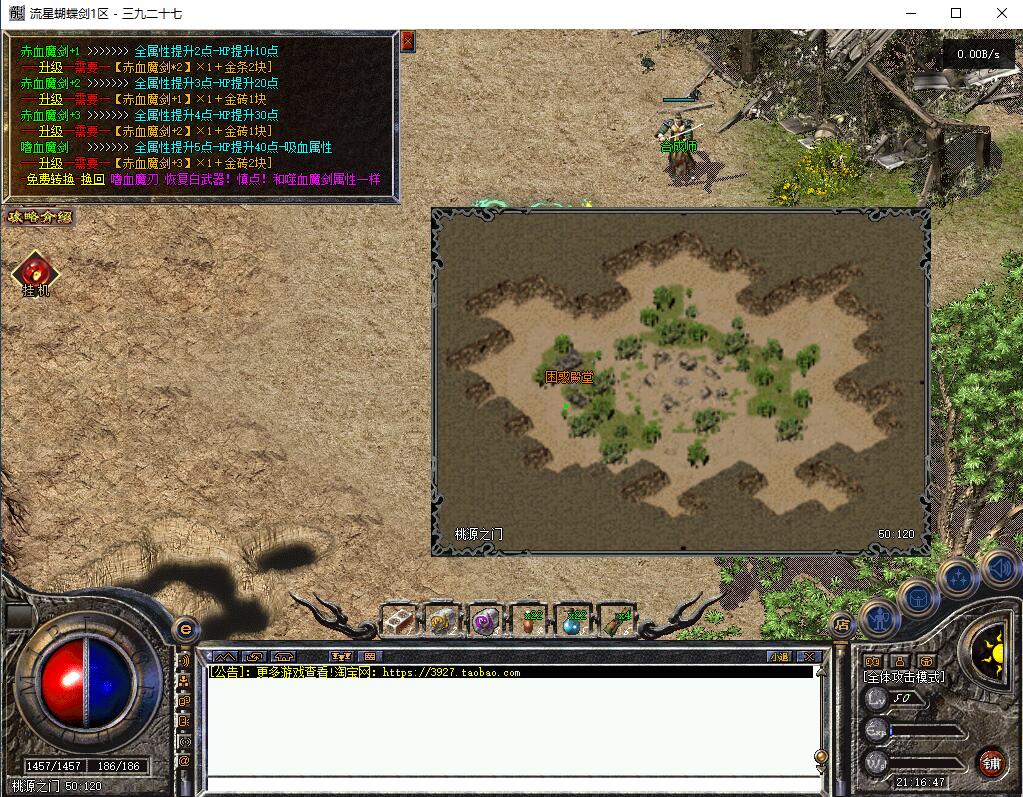Viewport: 1023px width, 797px height.
Task: Click the 换回 link in the dialog
Action: pos(92,179)
